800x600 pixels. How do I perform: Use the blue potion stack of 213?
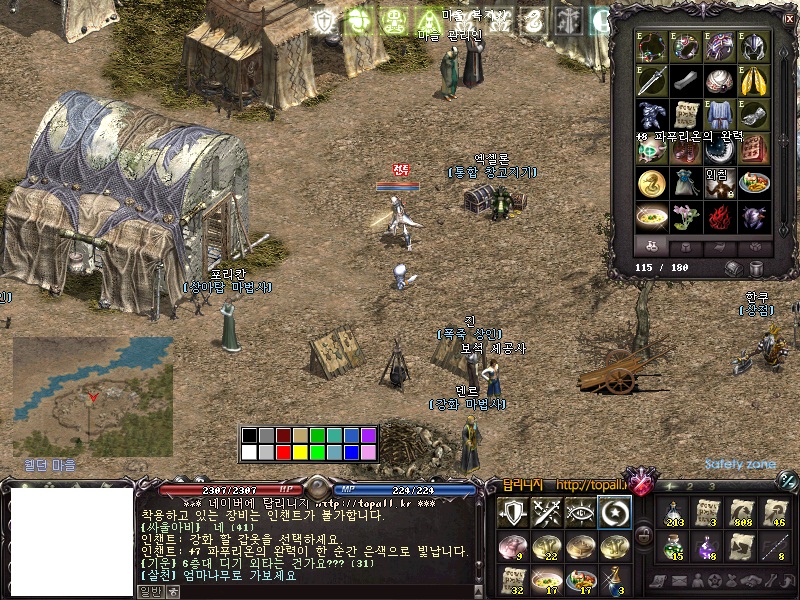coord(674,512)
